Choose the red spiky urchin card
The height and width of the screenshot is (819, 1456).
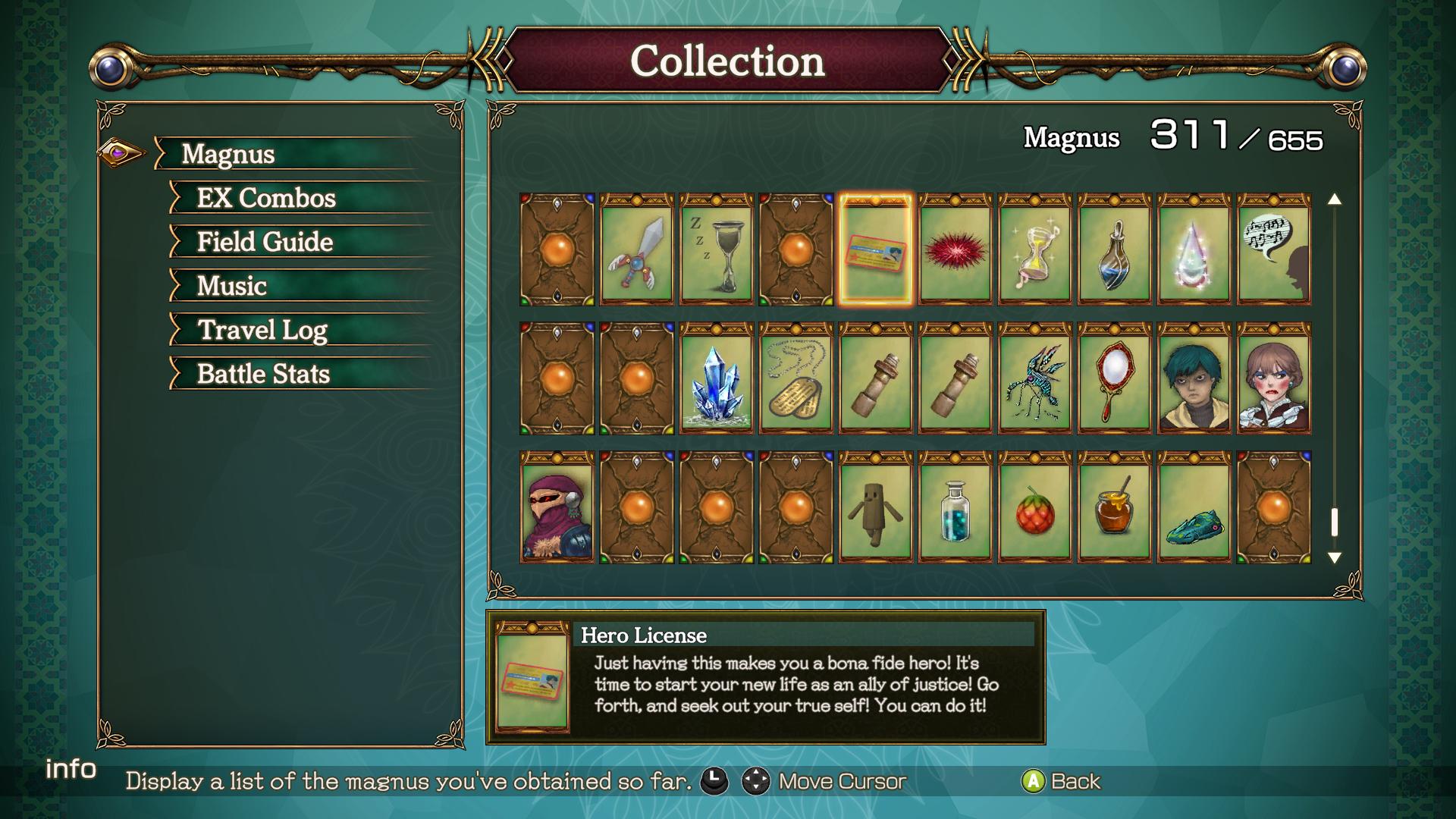955,249
